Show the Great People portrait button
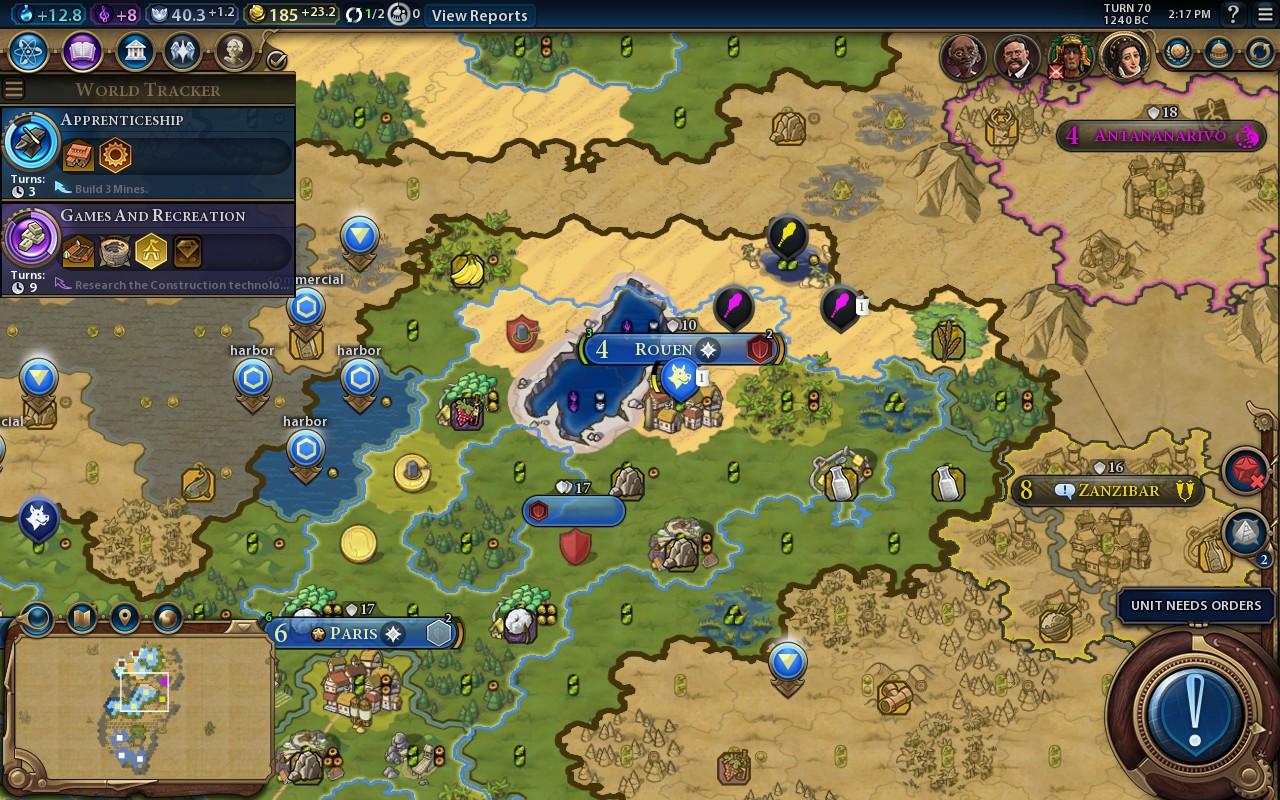Image resolution: width=1280 pixels, height=800 pixels. click(233, 52)
